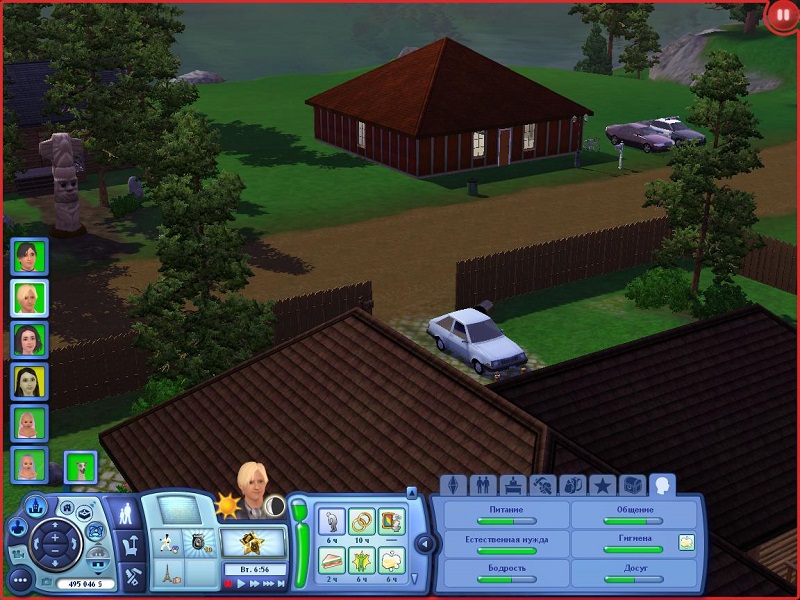Image resolution: width=800 pixels, height=600 pixels.
Task: Click the red pause indicator button
Action: coord(781,17)
